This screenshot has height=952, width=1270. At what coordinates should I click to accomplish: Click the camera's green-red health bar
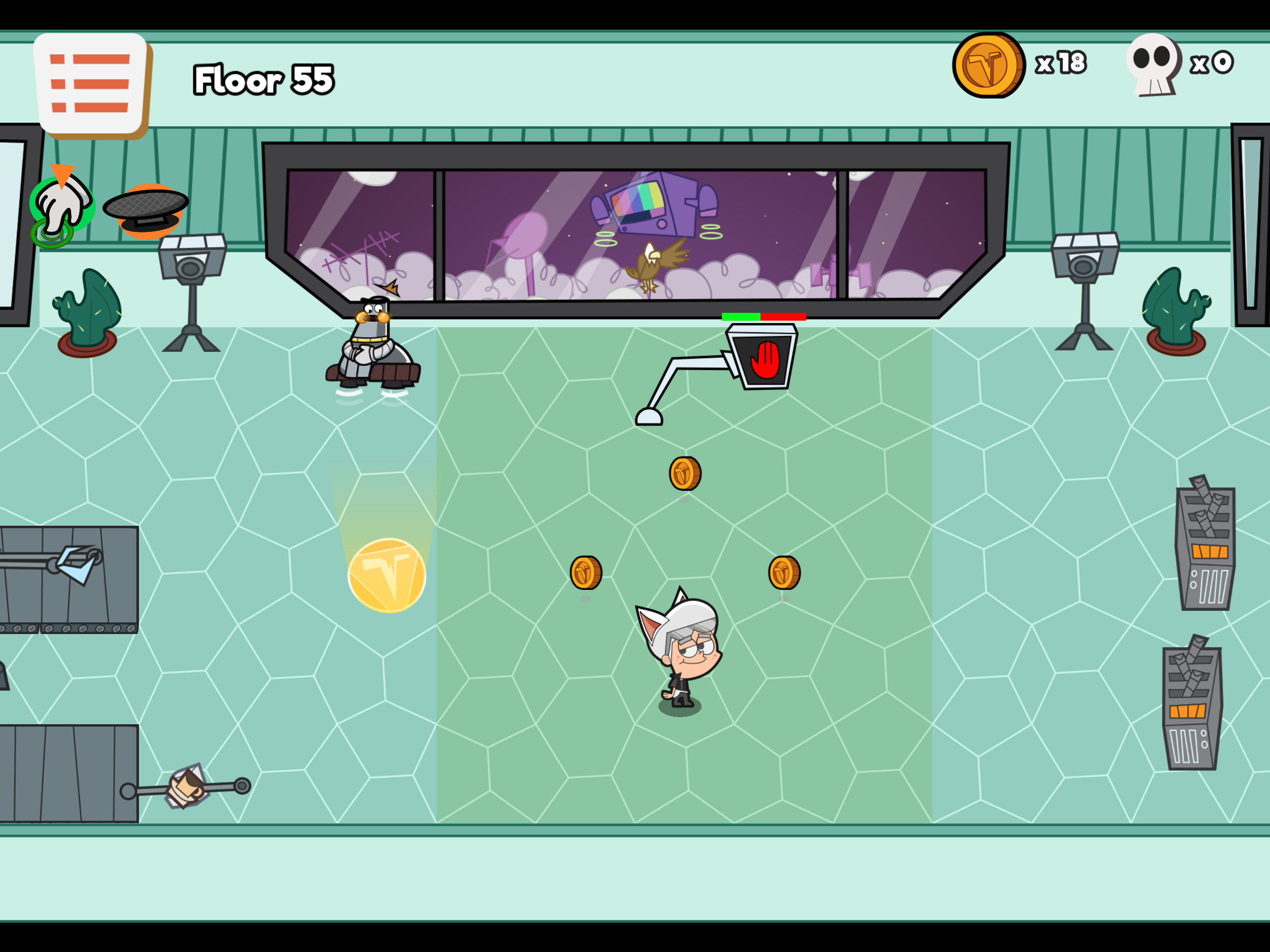pyautogui.click(x=764, y=317)
